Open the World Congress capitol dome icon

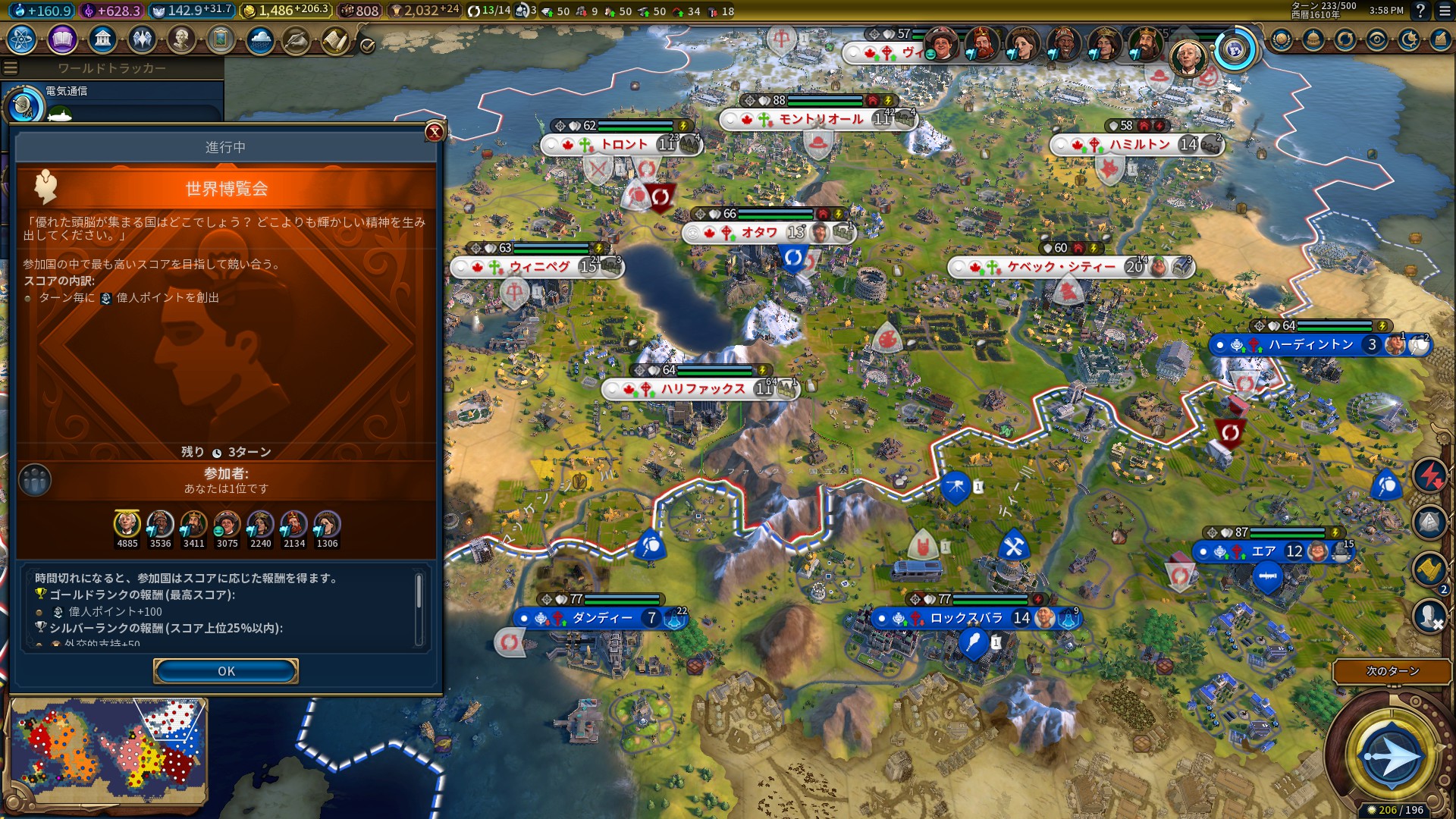pyautogui.click(x=1313, y=39)
